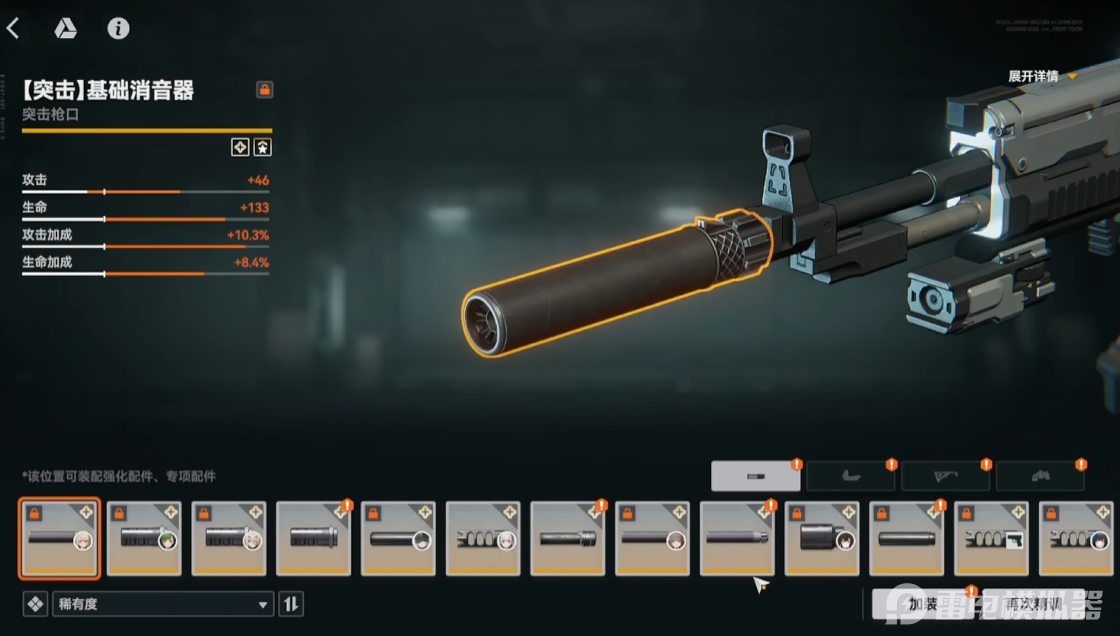Toggle the sort order arrows button
This screenshot has width=1120, height=636.
click(x=291, y=604)
